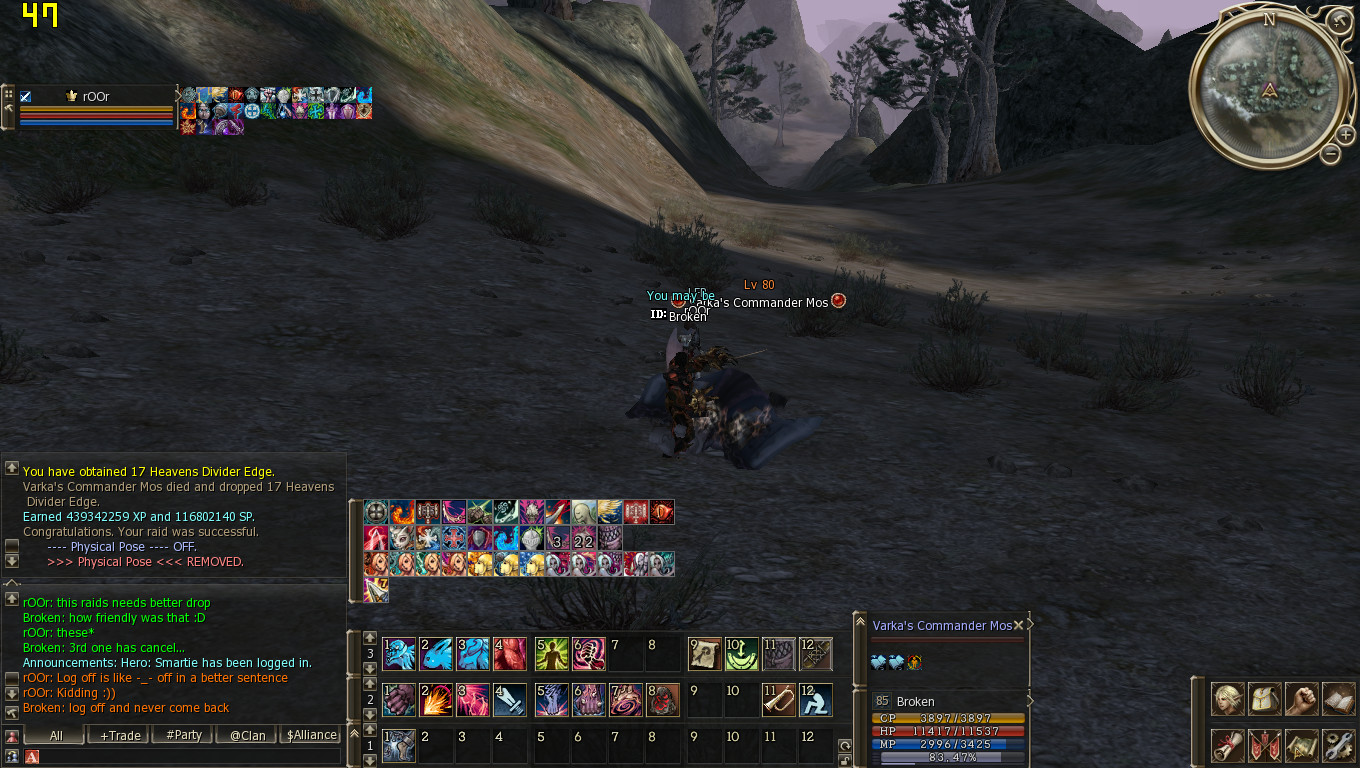Open the Clan window with the crossed banners icon
This screenshot has height=768, width=1360.
(1262, 745)
